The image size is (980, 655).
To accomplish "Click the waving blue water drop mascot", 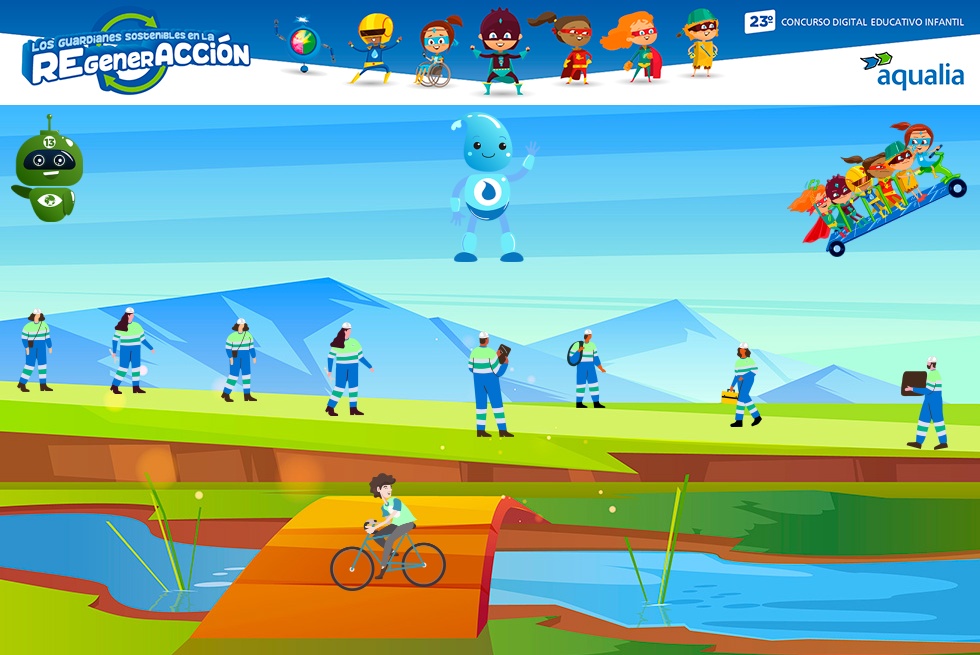I will coord(490,187).
